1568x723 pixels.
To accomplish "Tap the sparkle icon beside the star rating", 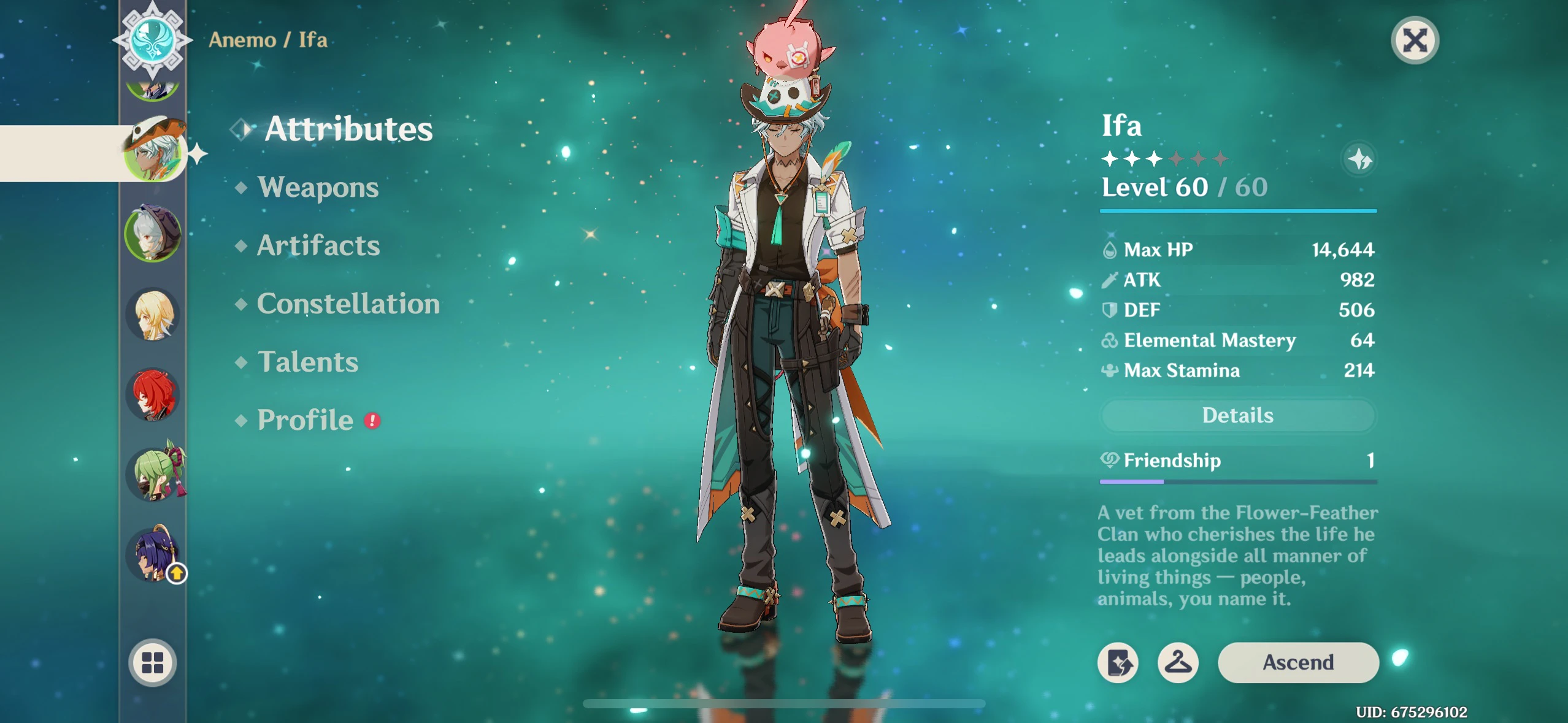I will (x=1359, y=159).
